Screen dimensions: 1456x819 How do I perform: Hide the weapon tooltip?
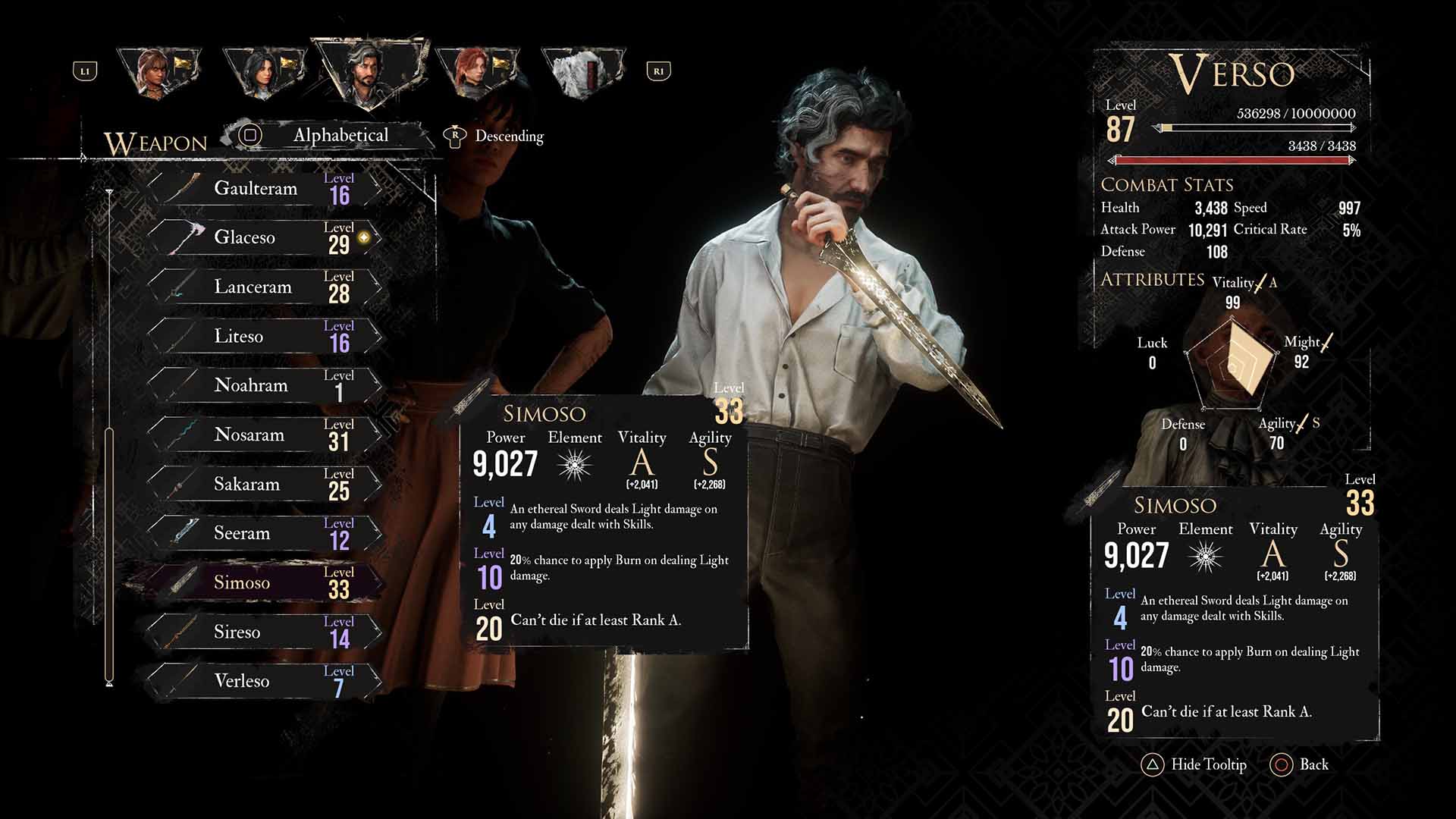[x=1194, y=764]
